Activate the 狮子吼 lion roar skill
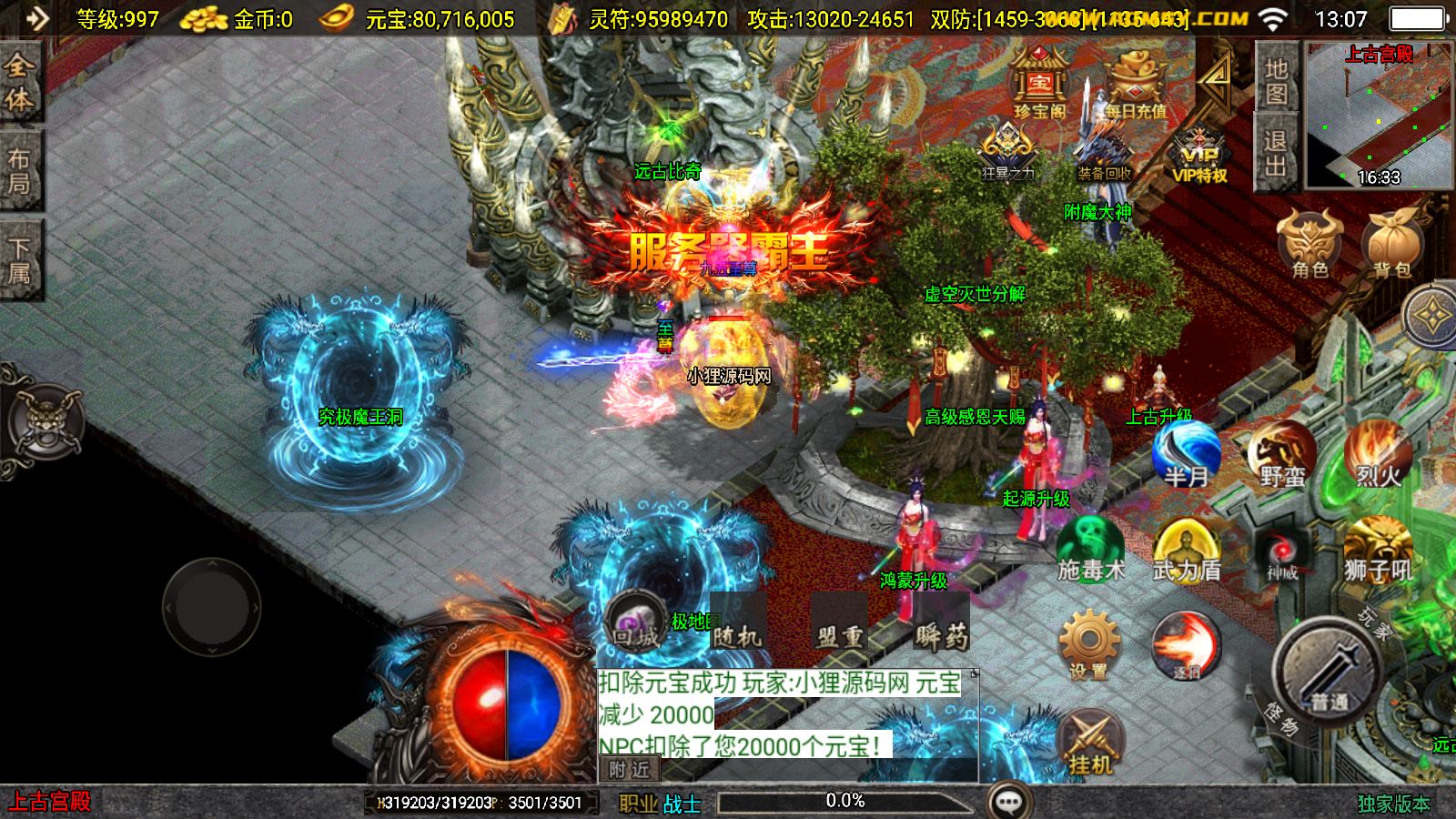This screenshot has width=1456, height=819. pos(1378,550)
